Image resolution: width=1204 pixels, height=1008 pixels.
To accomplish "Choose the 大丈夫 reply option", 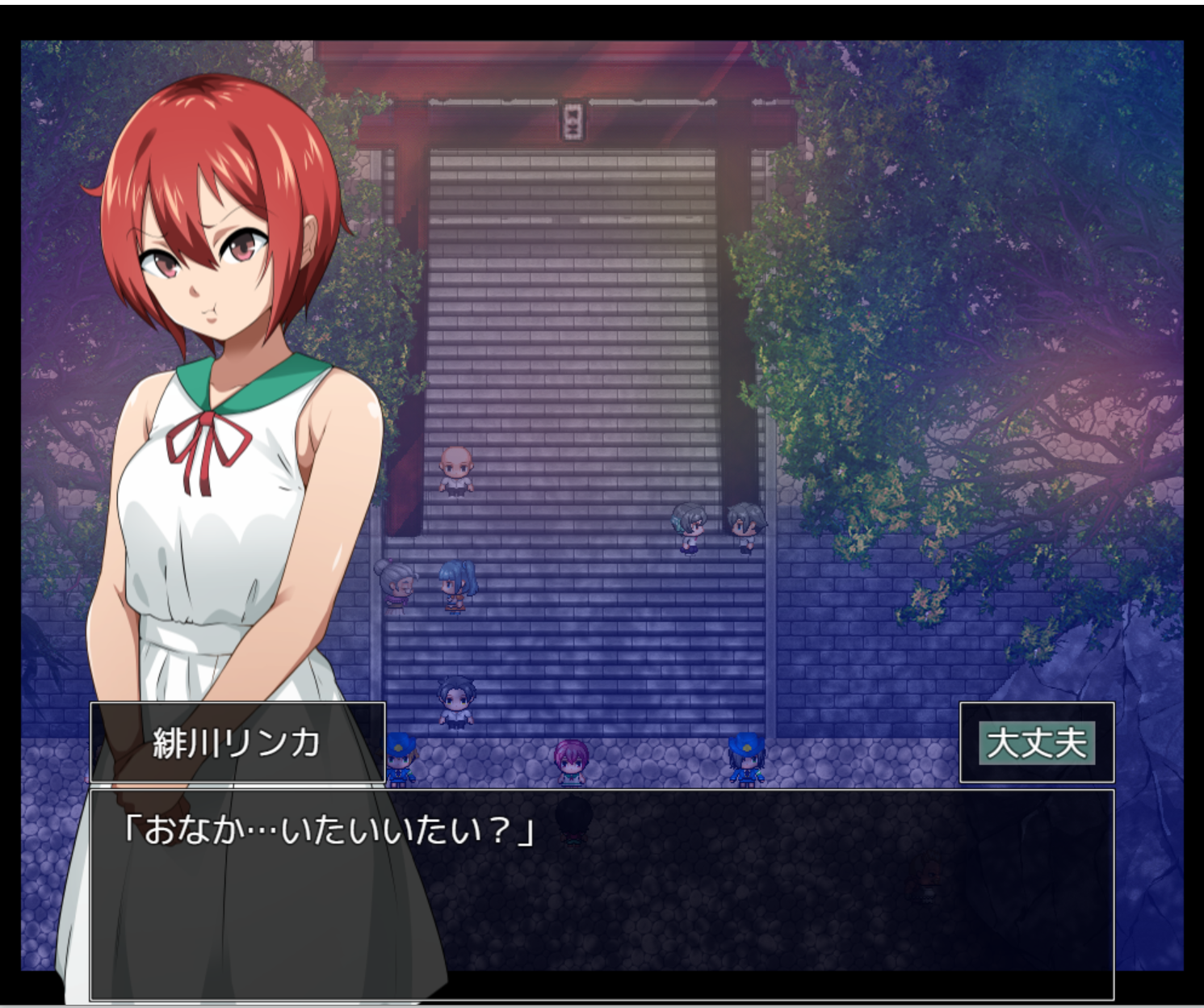I will pos(1036,742).
